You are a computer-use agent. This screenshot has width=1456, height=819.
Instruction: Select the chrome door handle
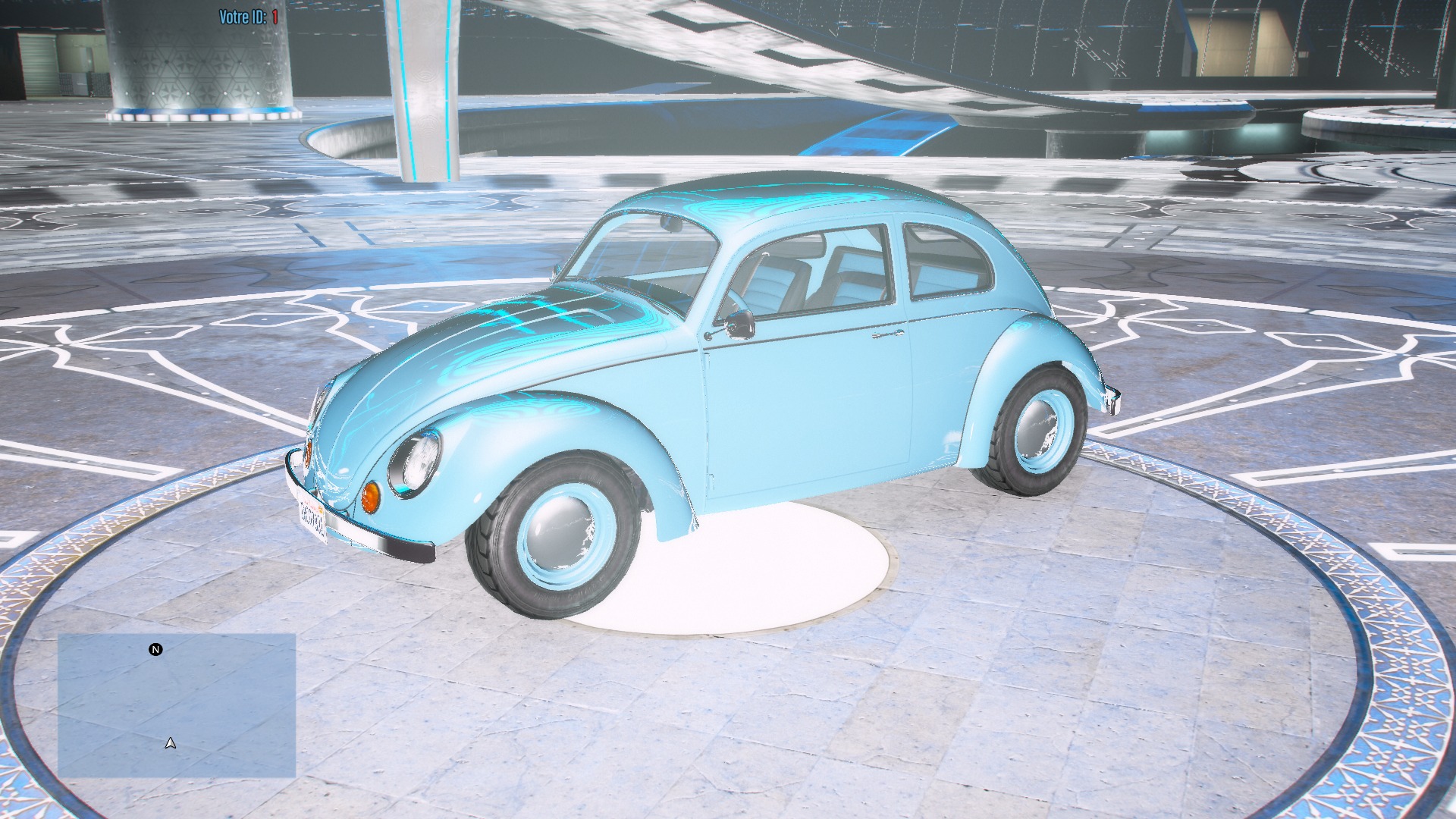[886, 334]
